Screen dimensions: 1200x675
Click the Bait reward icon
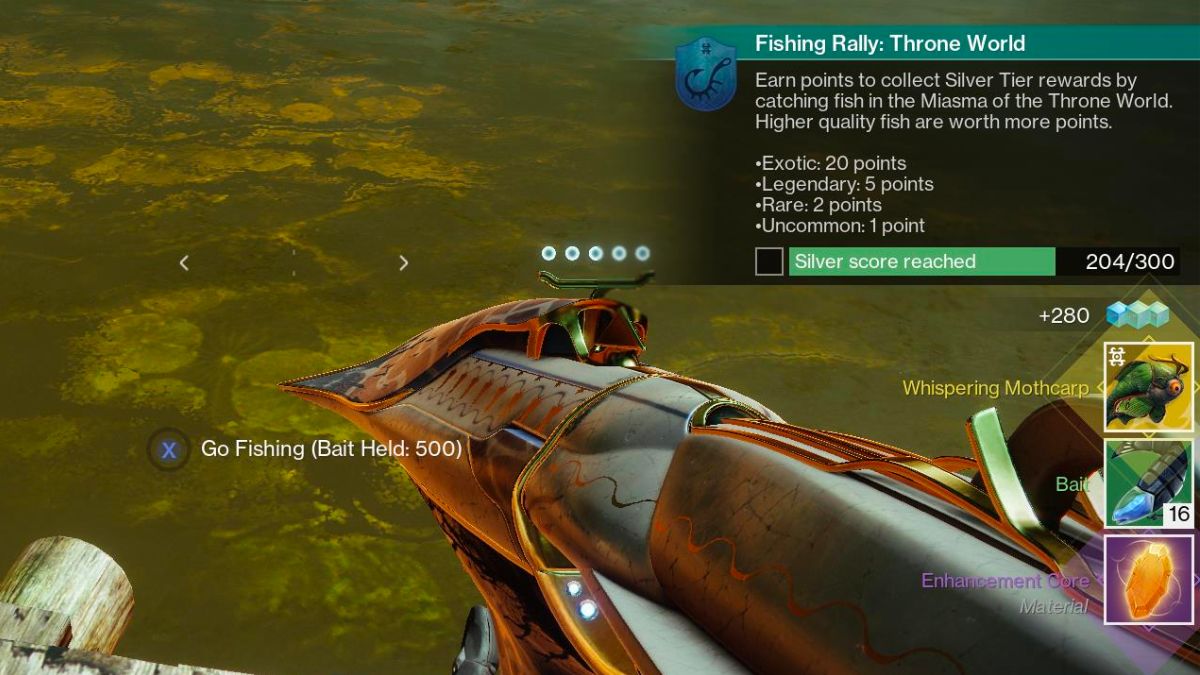point(1148,483)
